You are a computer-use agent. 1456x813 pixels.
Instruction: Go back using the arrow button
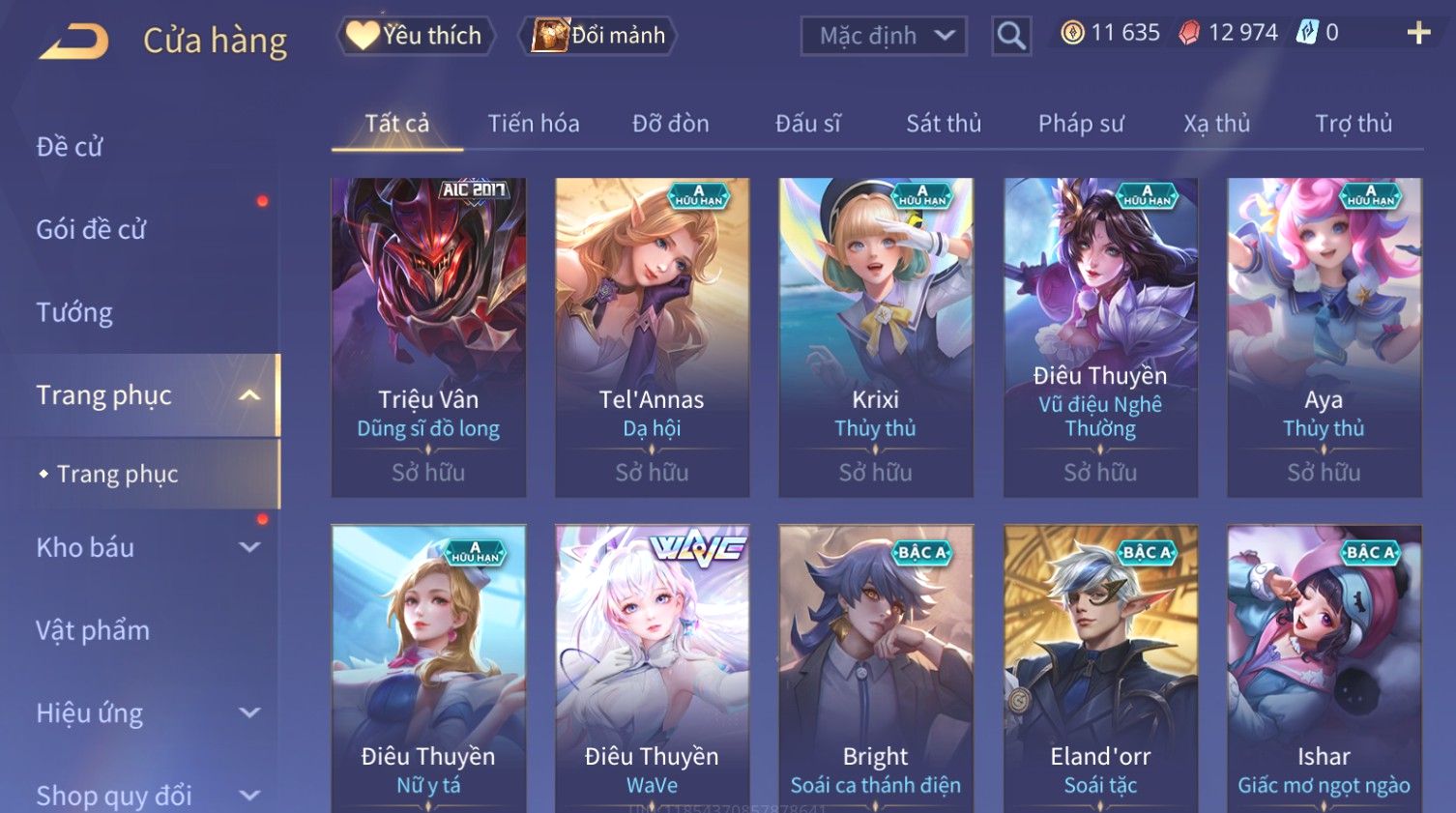[74, 41]
